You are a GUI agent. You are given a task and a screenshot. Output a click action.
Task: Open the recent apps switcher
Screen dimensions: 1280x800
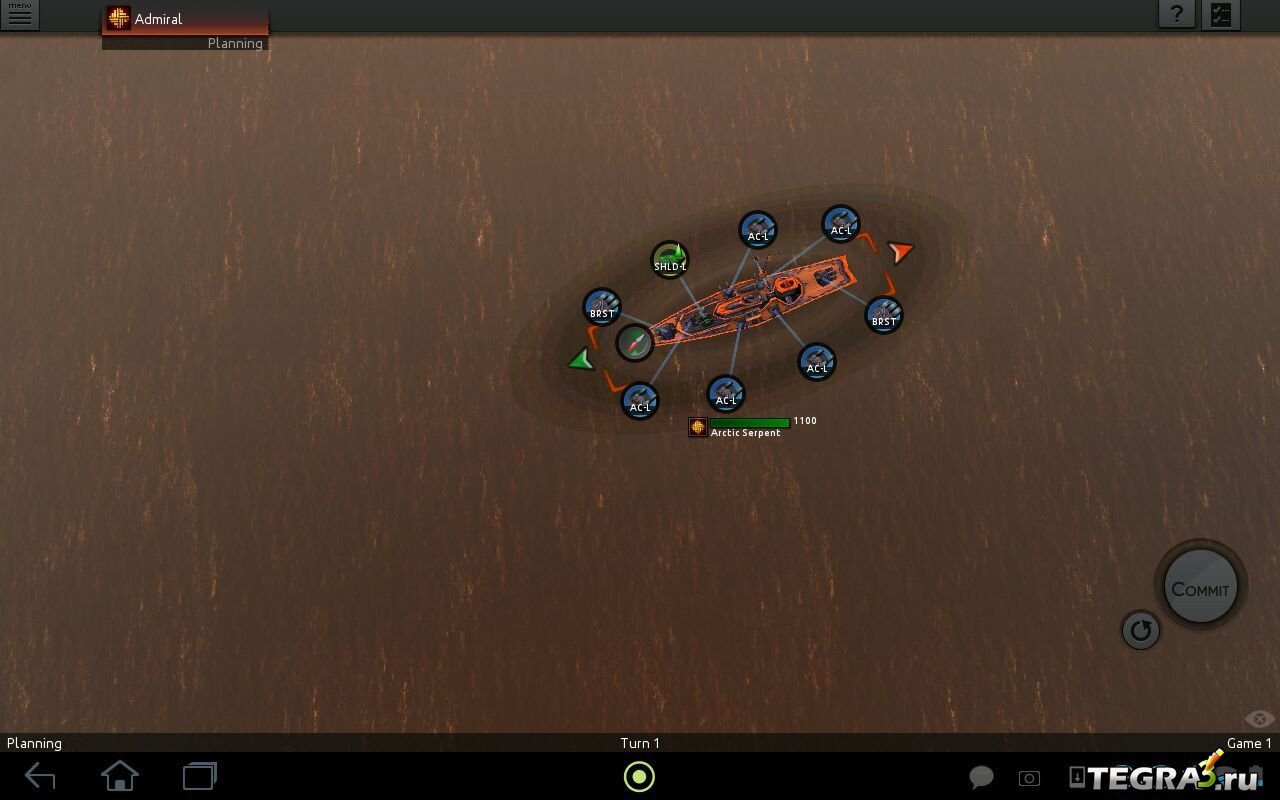[x=200, y=776]
